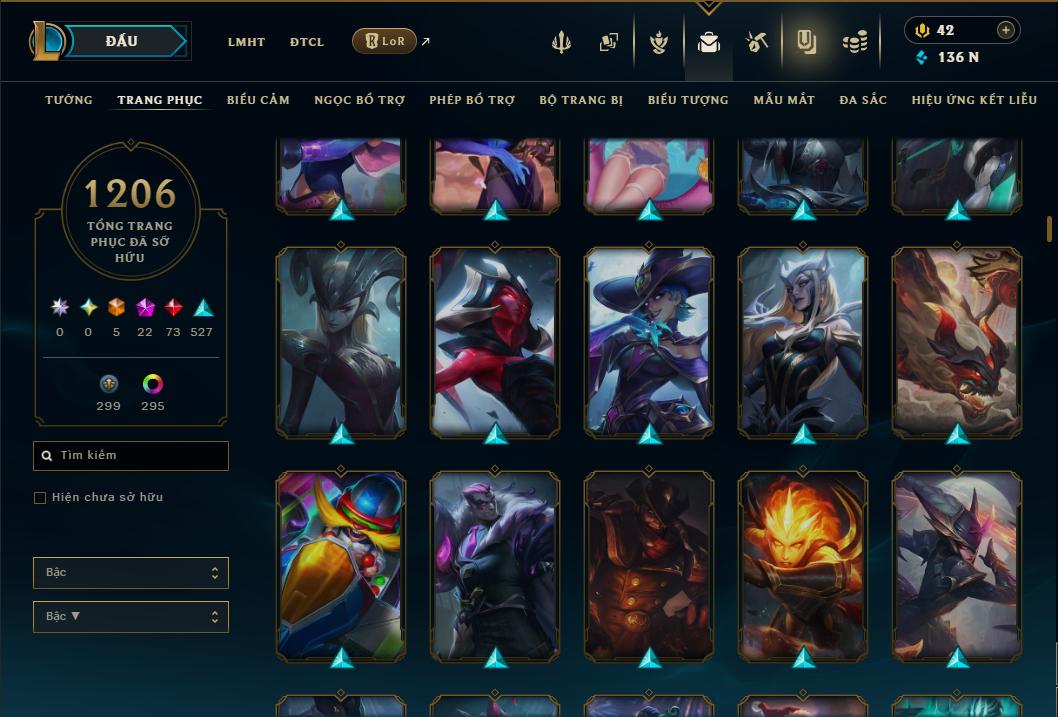
Task: Open the BIỂU CẢM tab
Action: point(258,100)
